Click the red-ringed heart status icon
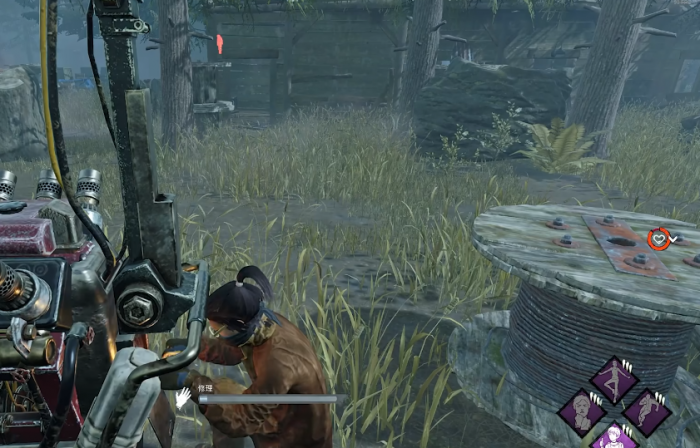 pos(658,238)
